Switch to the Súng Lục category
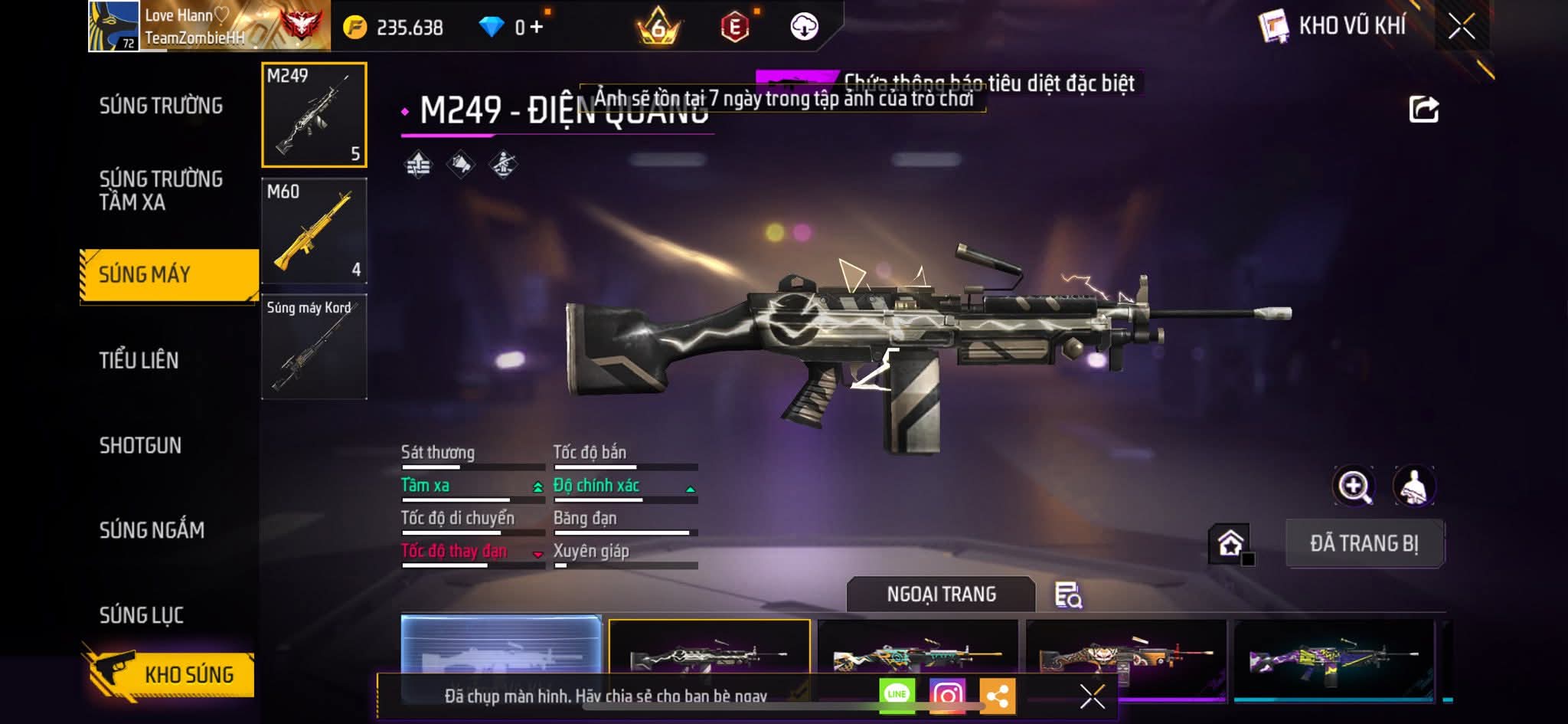Viewport: 1568px width, 724px height. point(142,614)
